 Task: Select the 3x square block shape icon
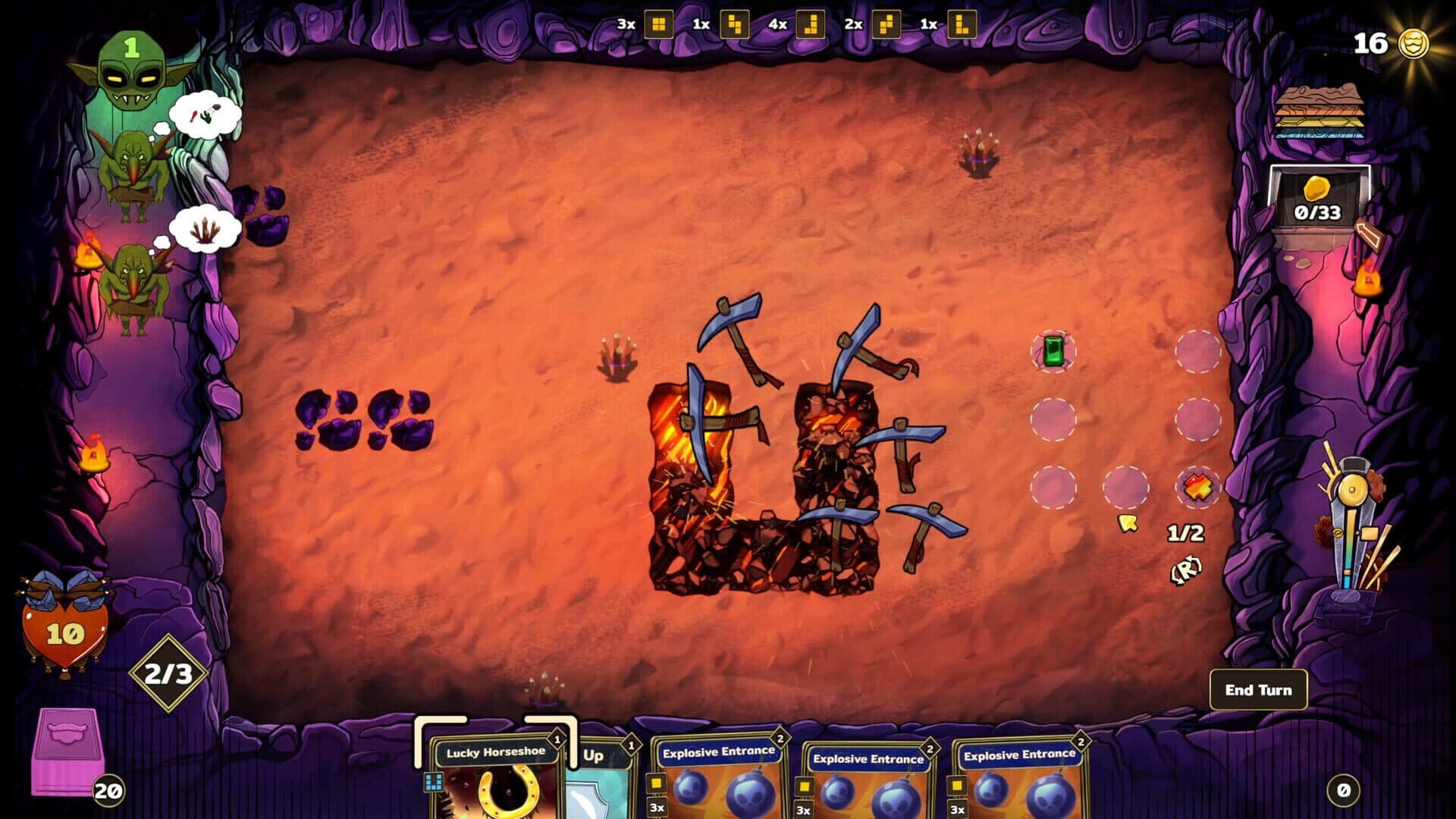(657, 24)
